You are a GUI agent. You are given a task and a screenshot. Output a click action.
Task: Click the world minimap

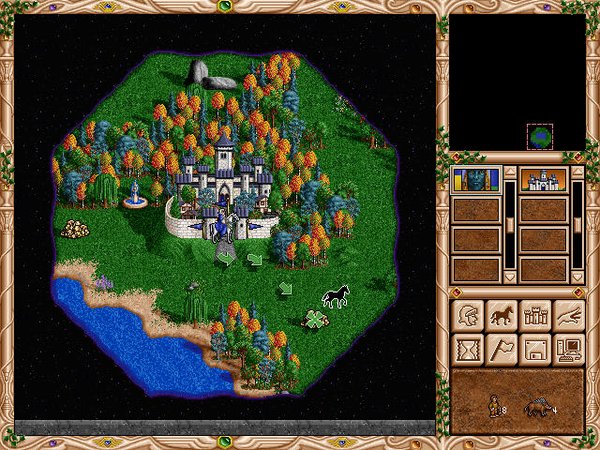pos(517,82)
